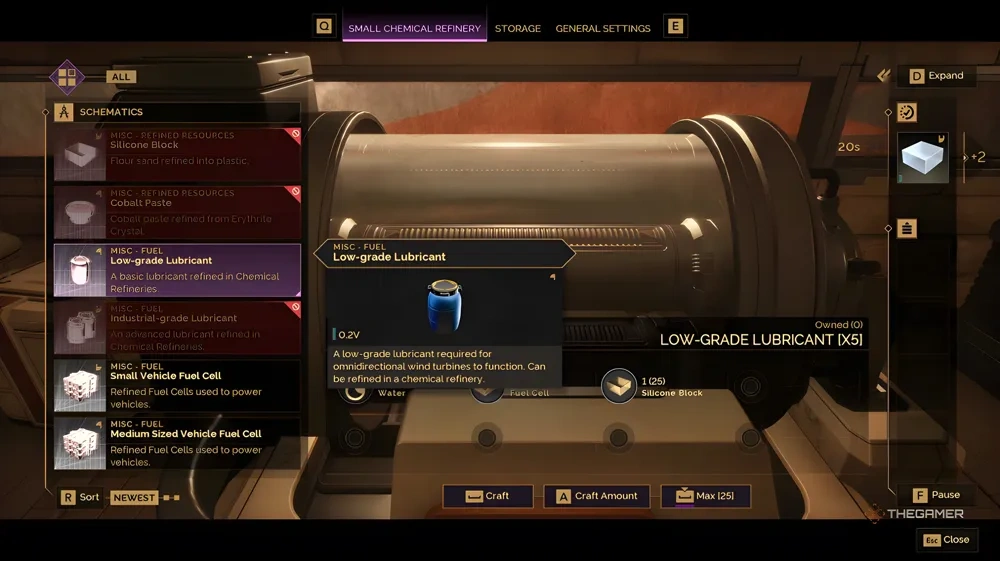
Task: Open the General Settings tab
Action: pyautogui.click(x=603, y=28)
